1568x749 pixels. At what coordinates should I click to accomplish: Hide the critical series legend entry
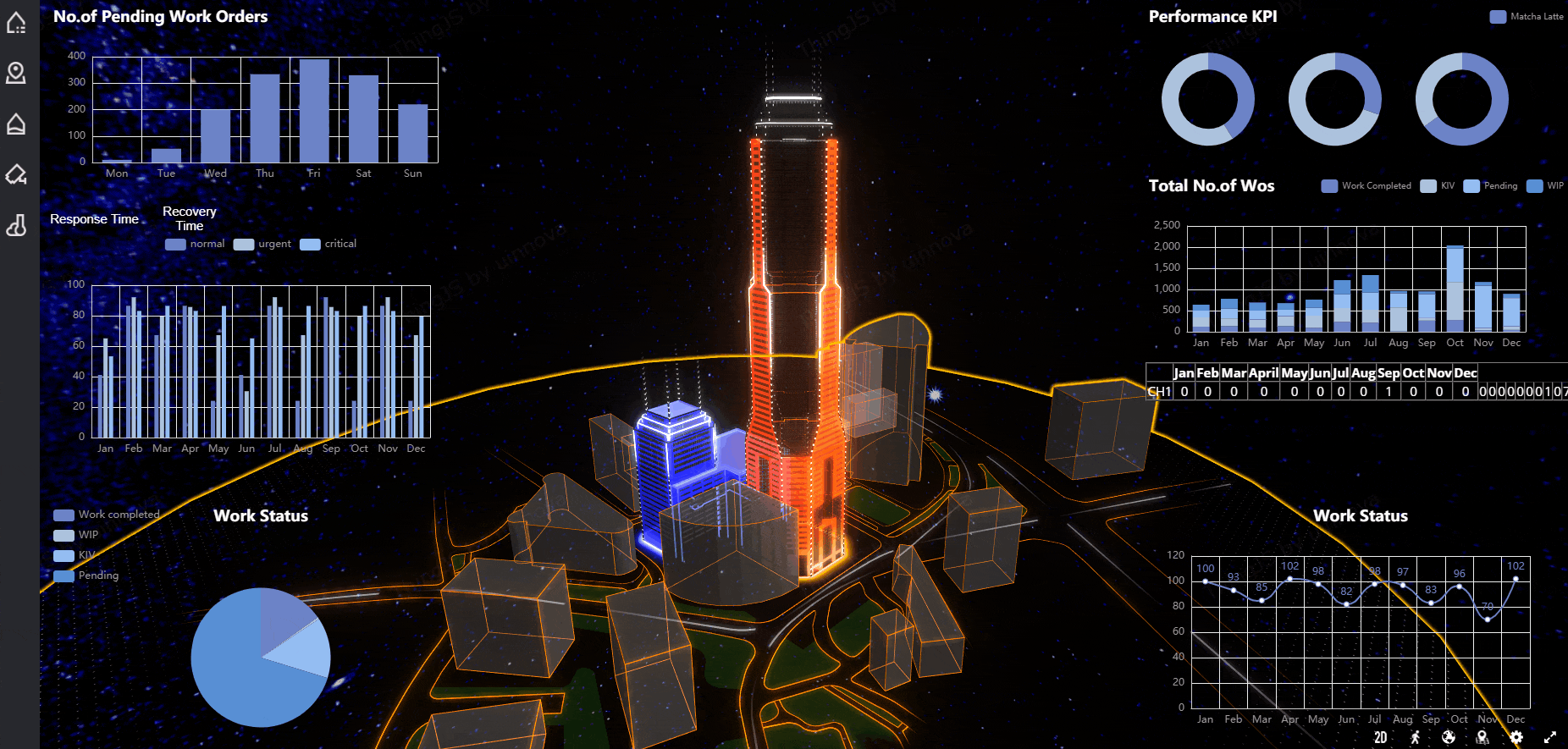329,244
